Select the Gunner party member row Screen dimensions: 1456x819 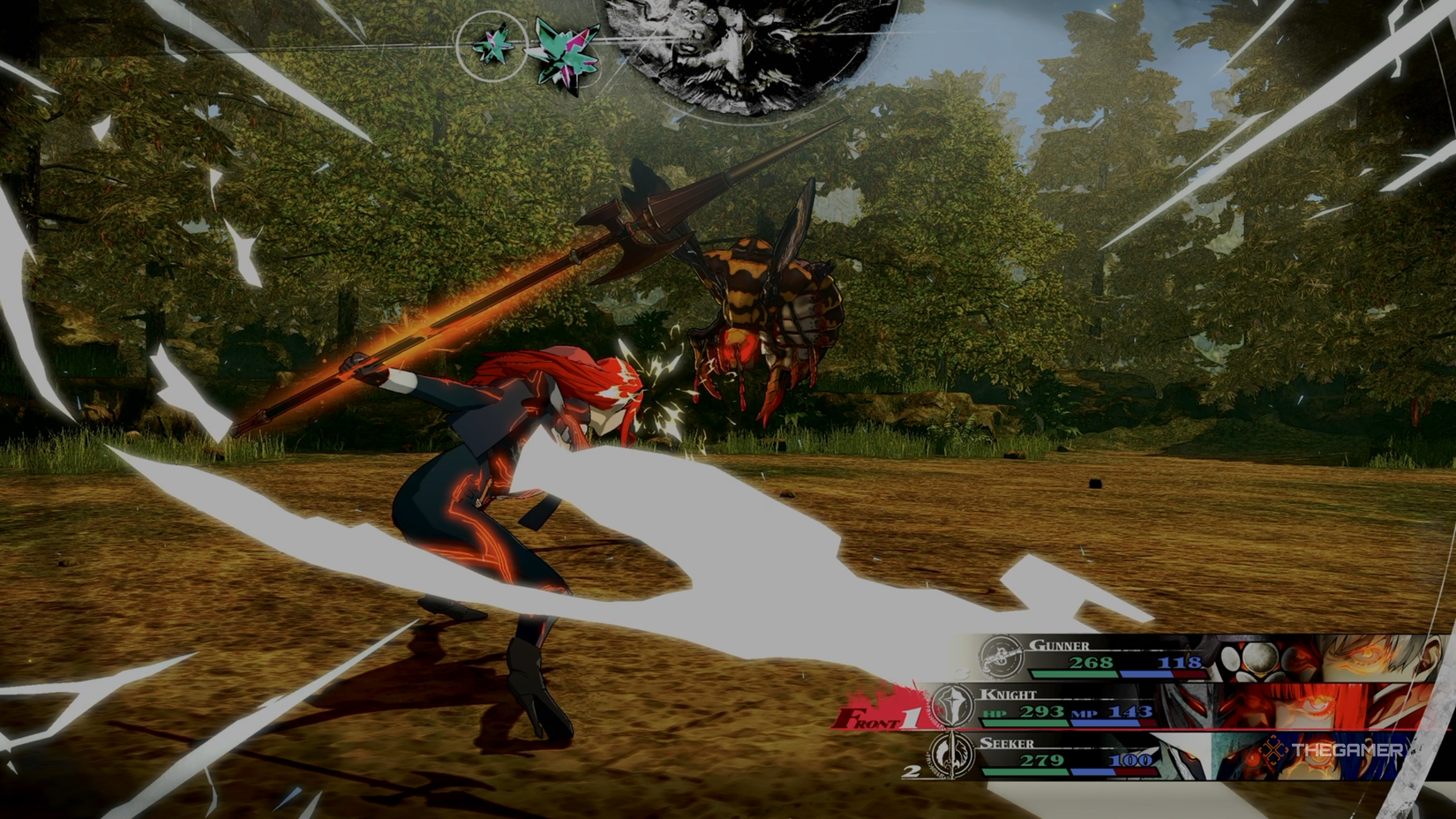[x=1147, y=657]
